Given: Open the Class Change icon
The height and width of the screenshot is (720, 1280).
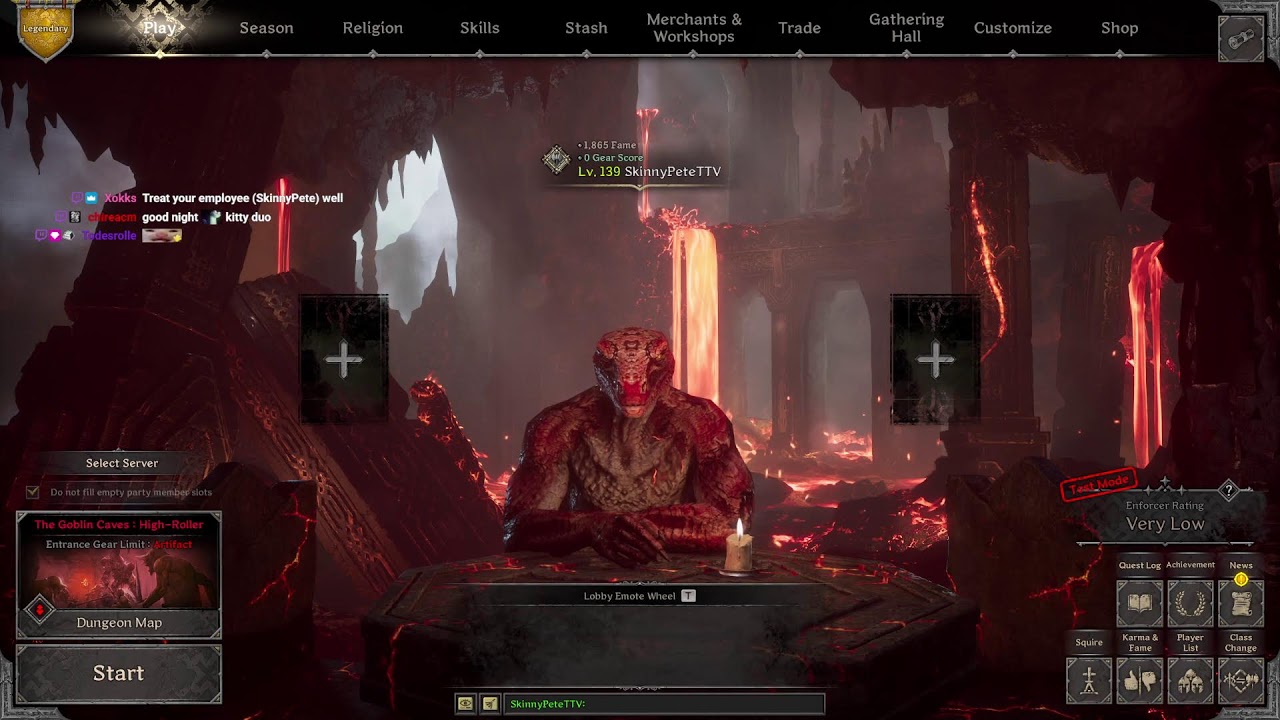Looking at the screenshot, I should pos(1241,681).
